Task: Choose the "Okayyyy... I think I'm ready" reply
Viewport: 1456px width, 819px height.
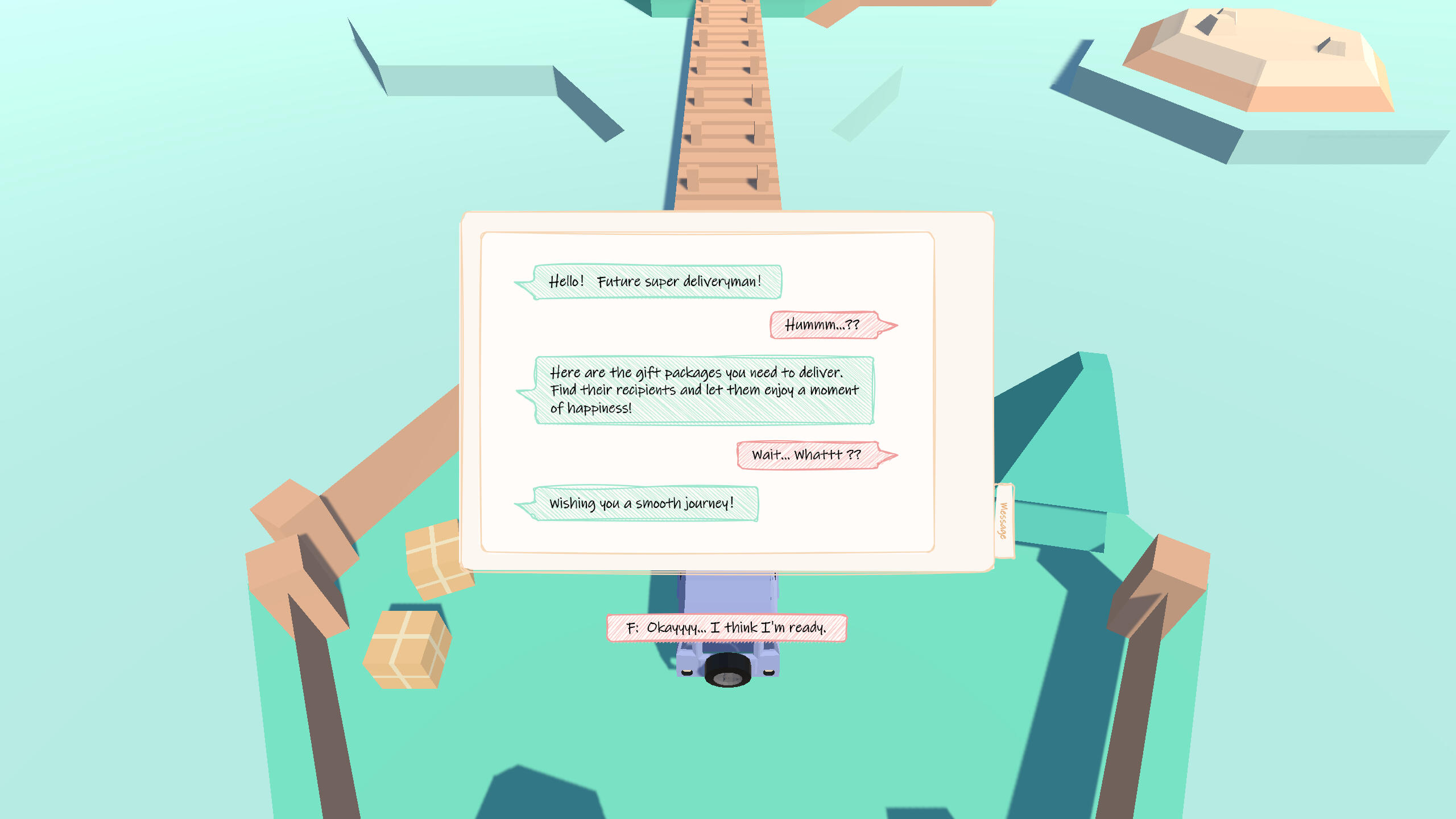Action: click(x=726, y=628)
